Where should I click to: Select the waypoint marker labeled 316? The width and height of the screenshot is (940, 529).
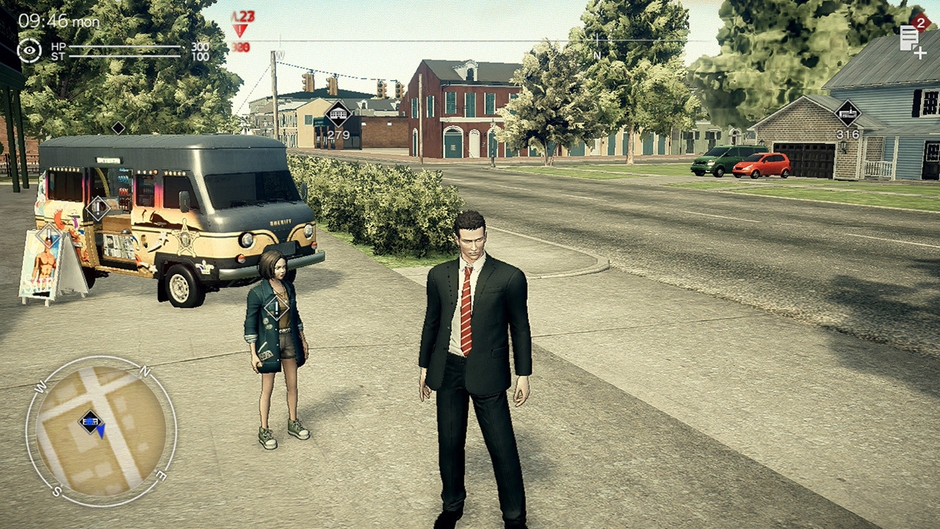(848, 113)
